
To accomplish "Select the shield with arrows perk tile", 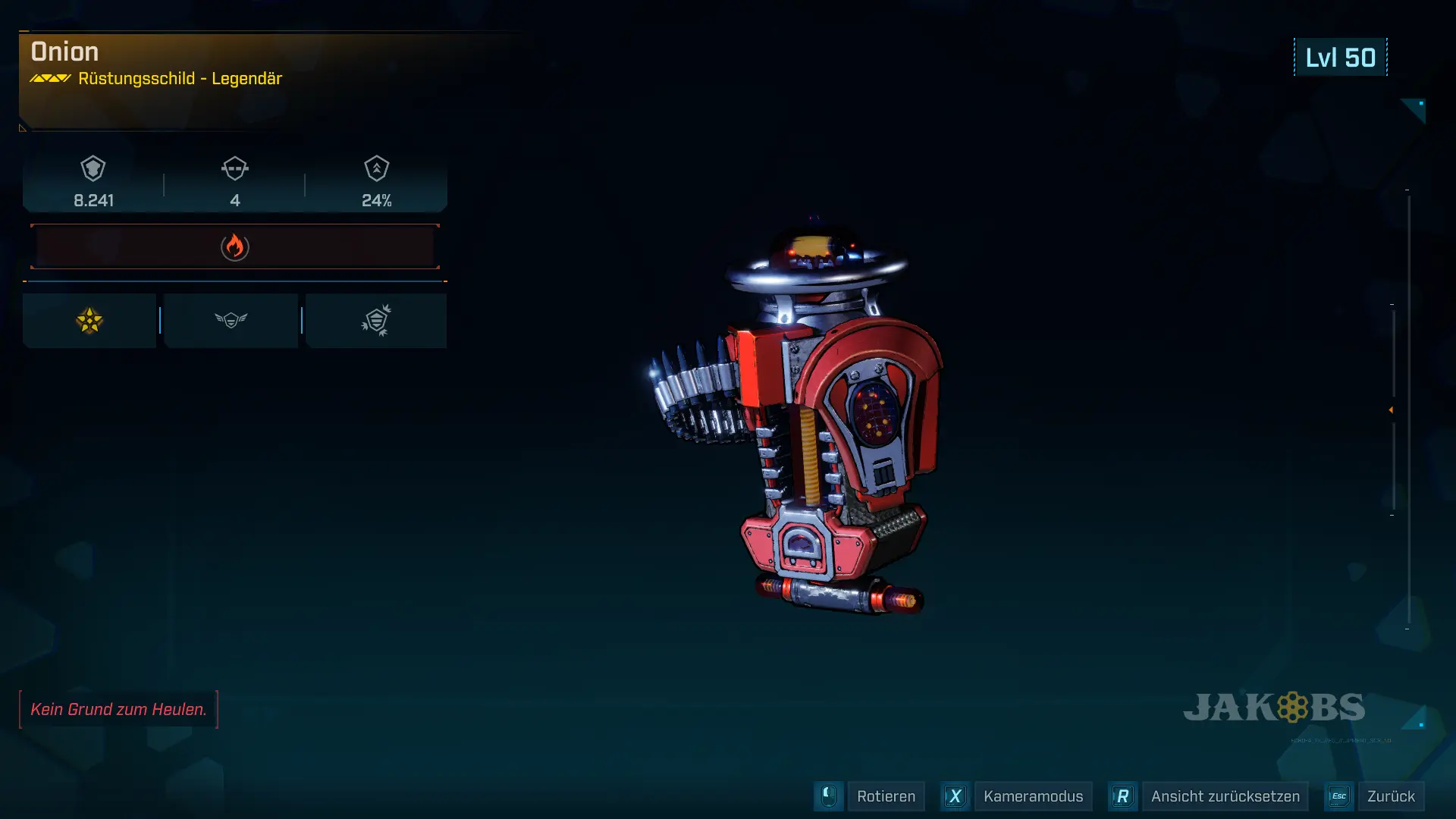I will click(x=376, y=321).
